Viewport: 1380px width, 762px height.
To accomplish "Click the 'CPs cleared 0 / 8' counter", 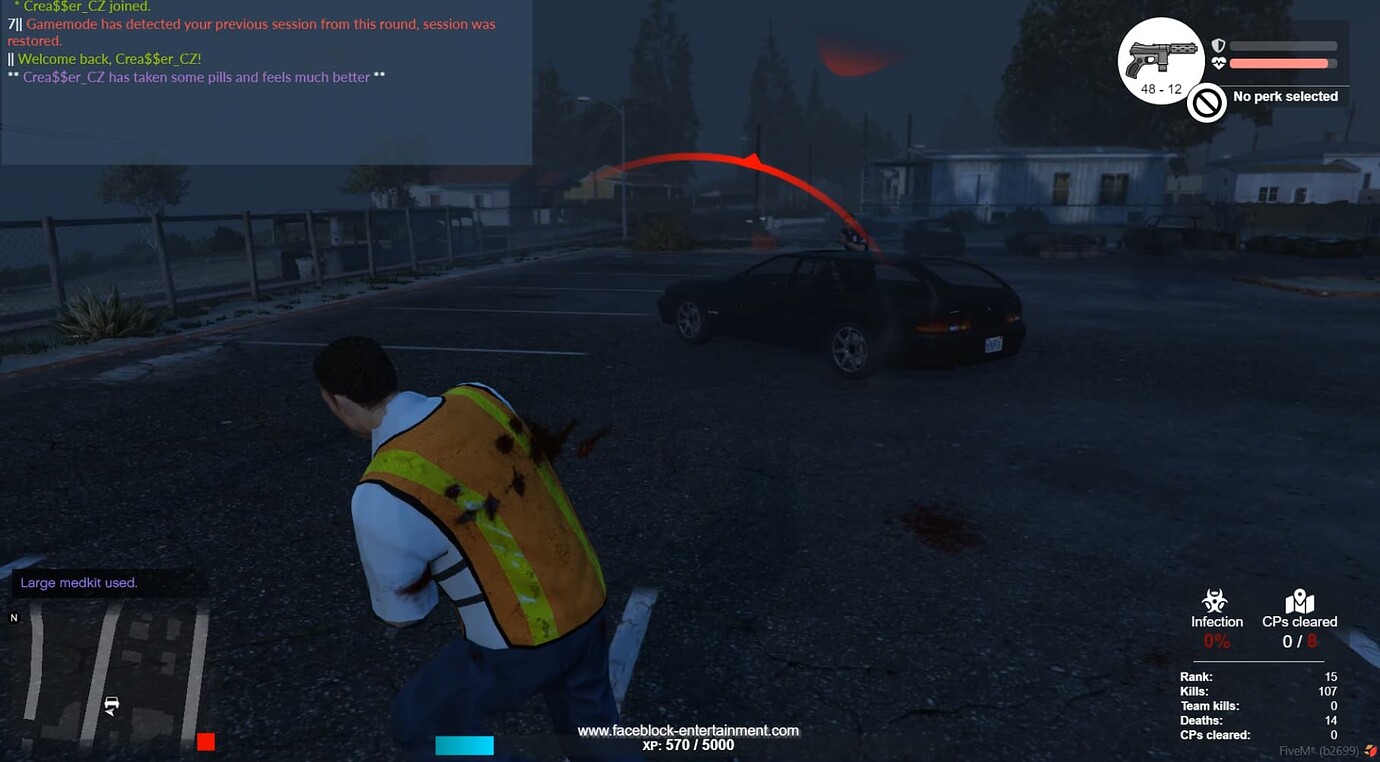I will coord(1299,640).
